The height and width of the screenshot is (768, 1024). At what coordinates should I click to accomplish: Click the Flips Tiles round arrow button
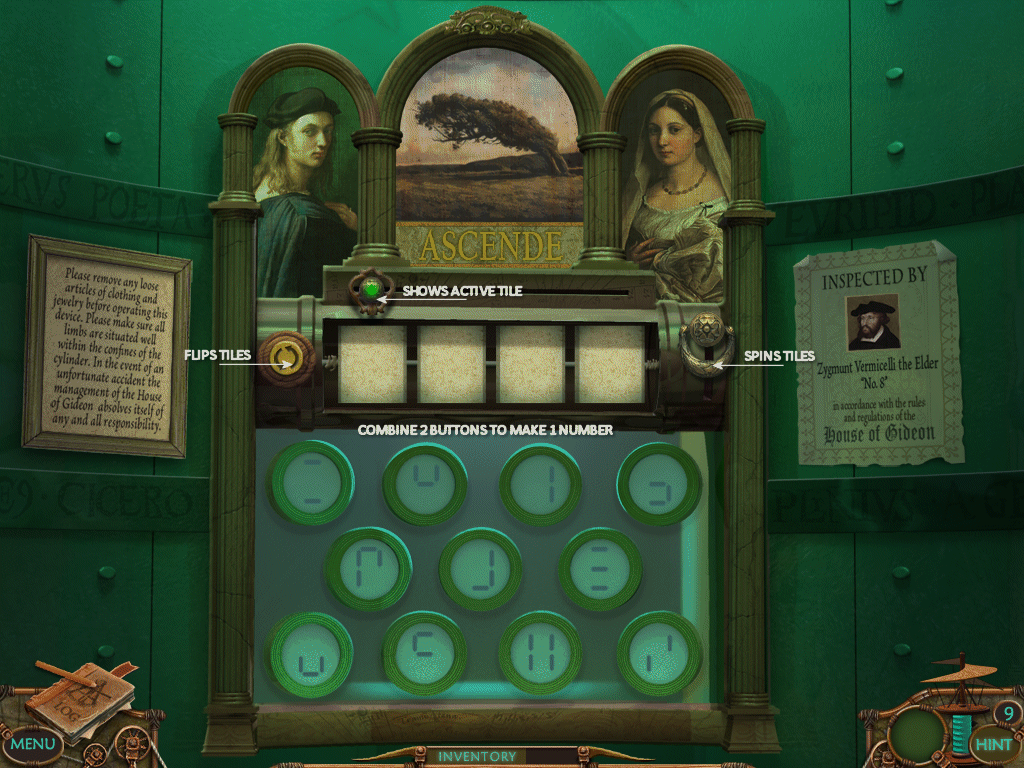point(284,357)
